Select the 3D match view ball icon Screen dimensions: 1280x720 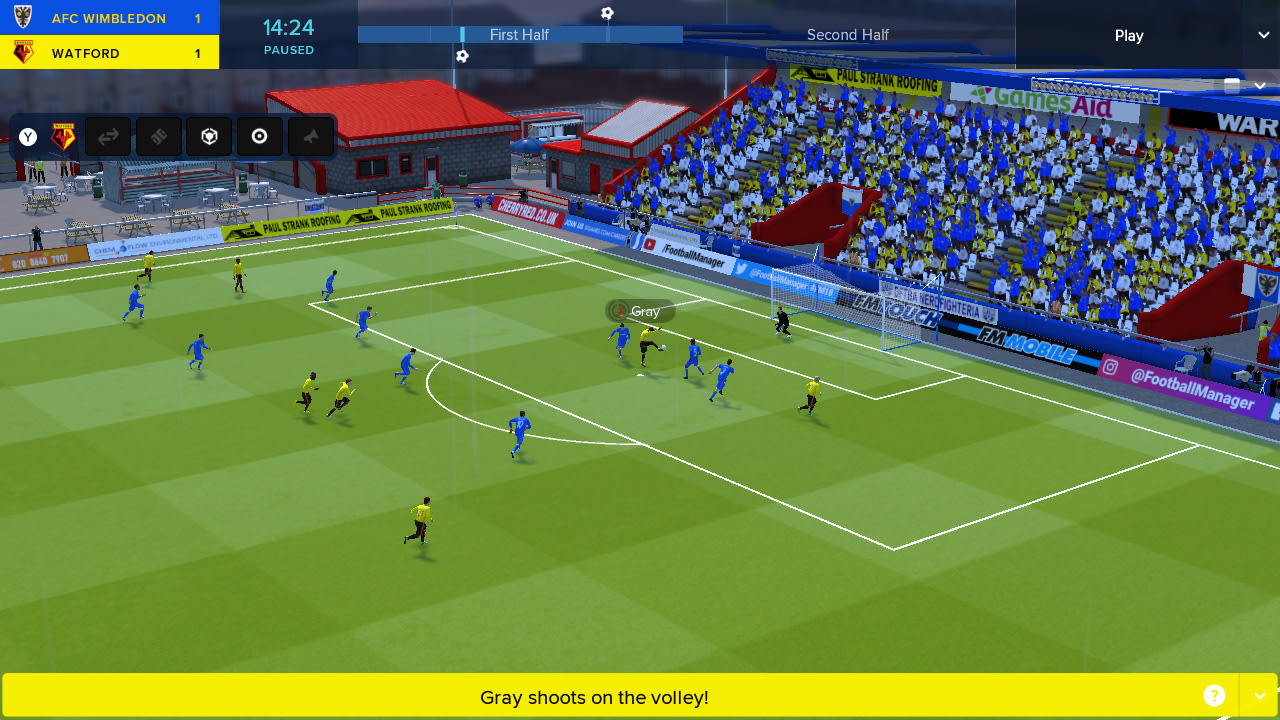coord(209,136)
